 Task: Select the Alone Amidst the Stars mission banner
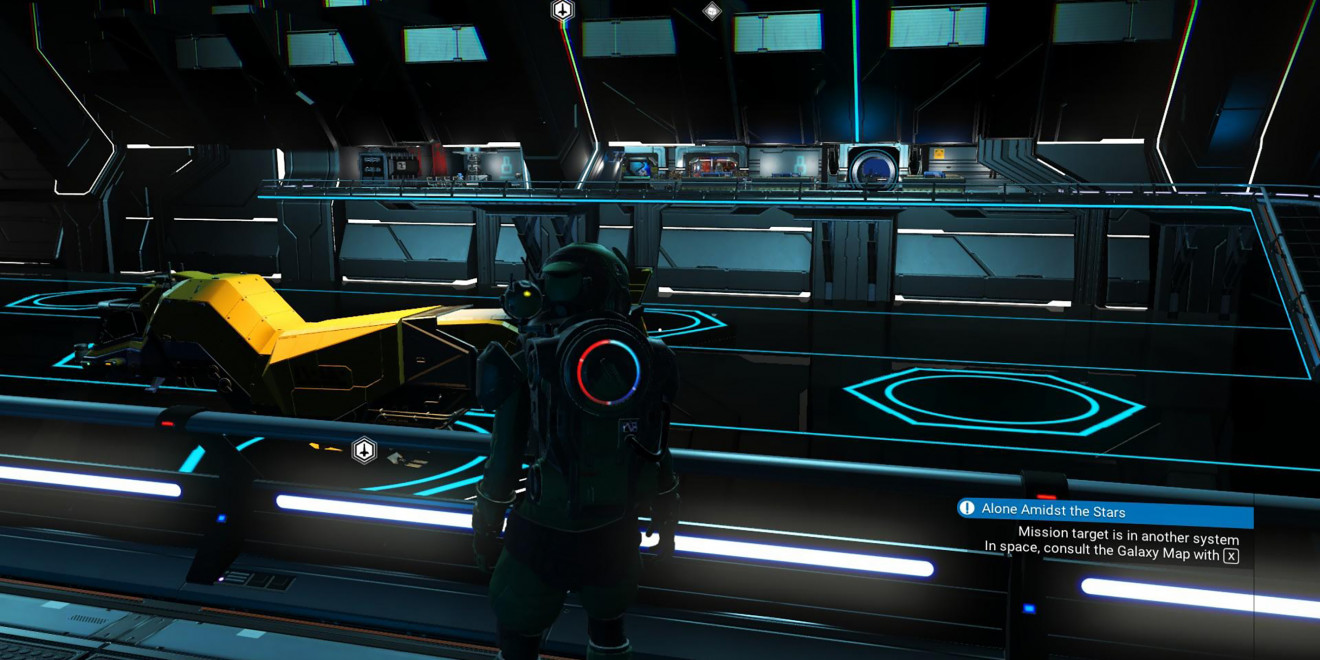click(1104, 509)
